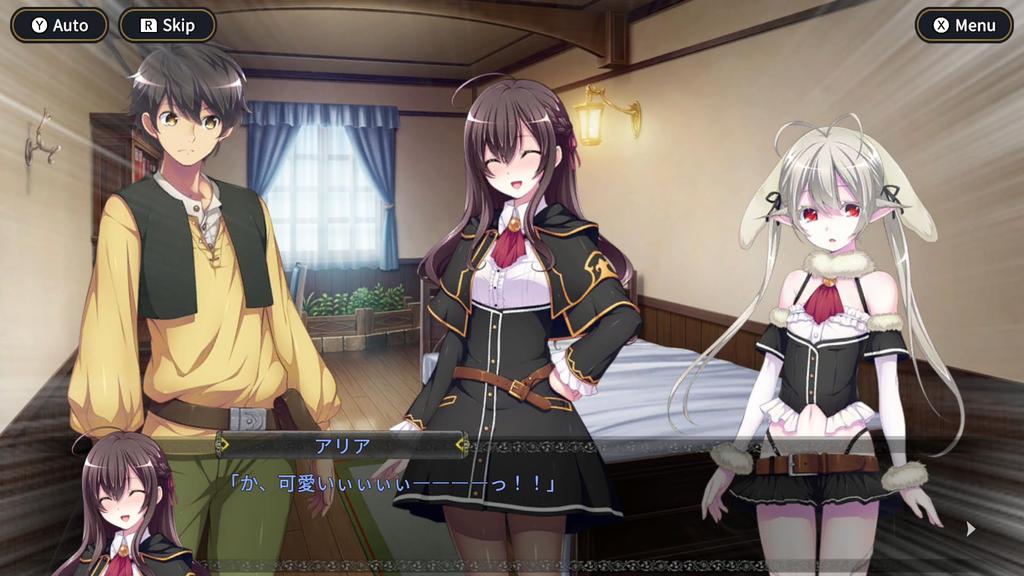The height and width of the screenshot is (576, 1024).
Task: Activate the Skip button
Action: point(167,26)
